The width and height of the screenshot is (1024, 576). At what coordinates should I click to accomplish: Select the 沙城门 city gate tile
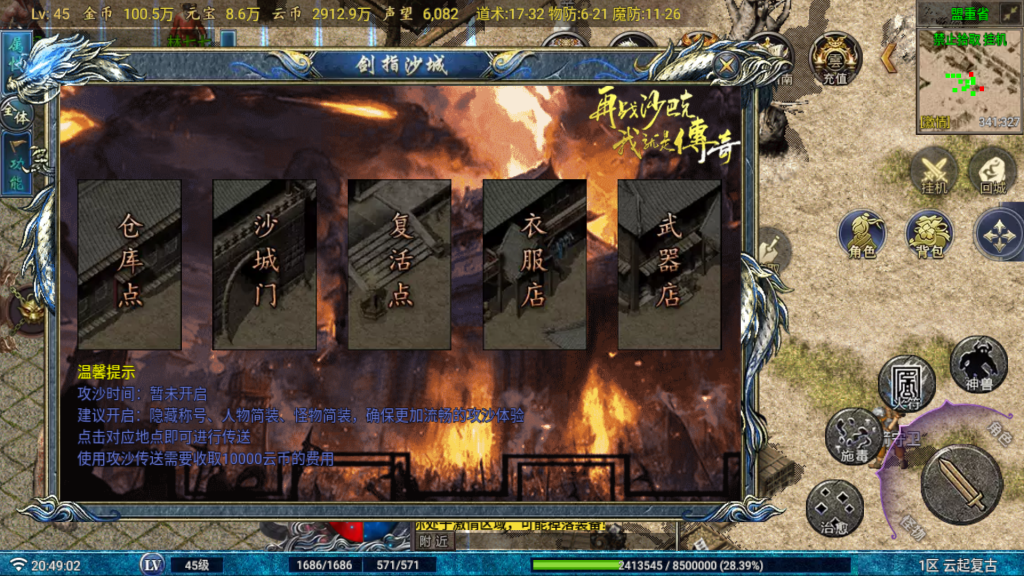[264, 264]
